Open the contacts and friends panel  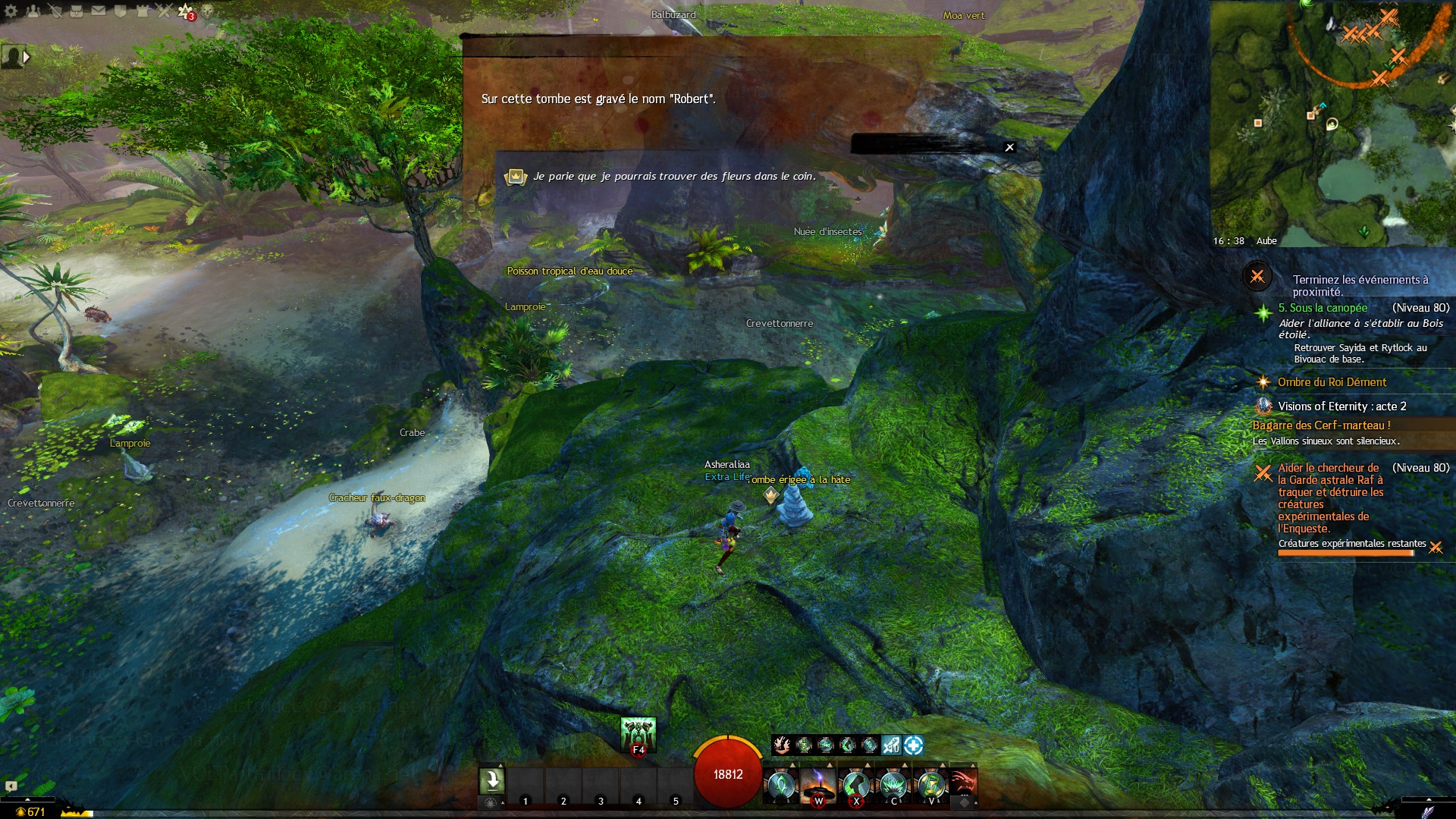coord(33,11)
